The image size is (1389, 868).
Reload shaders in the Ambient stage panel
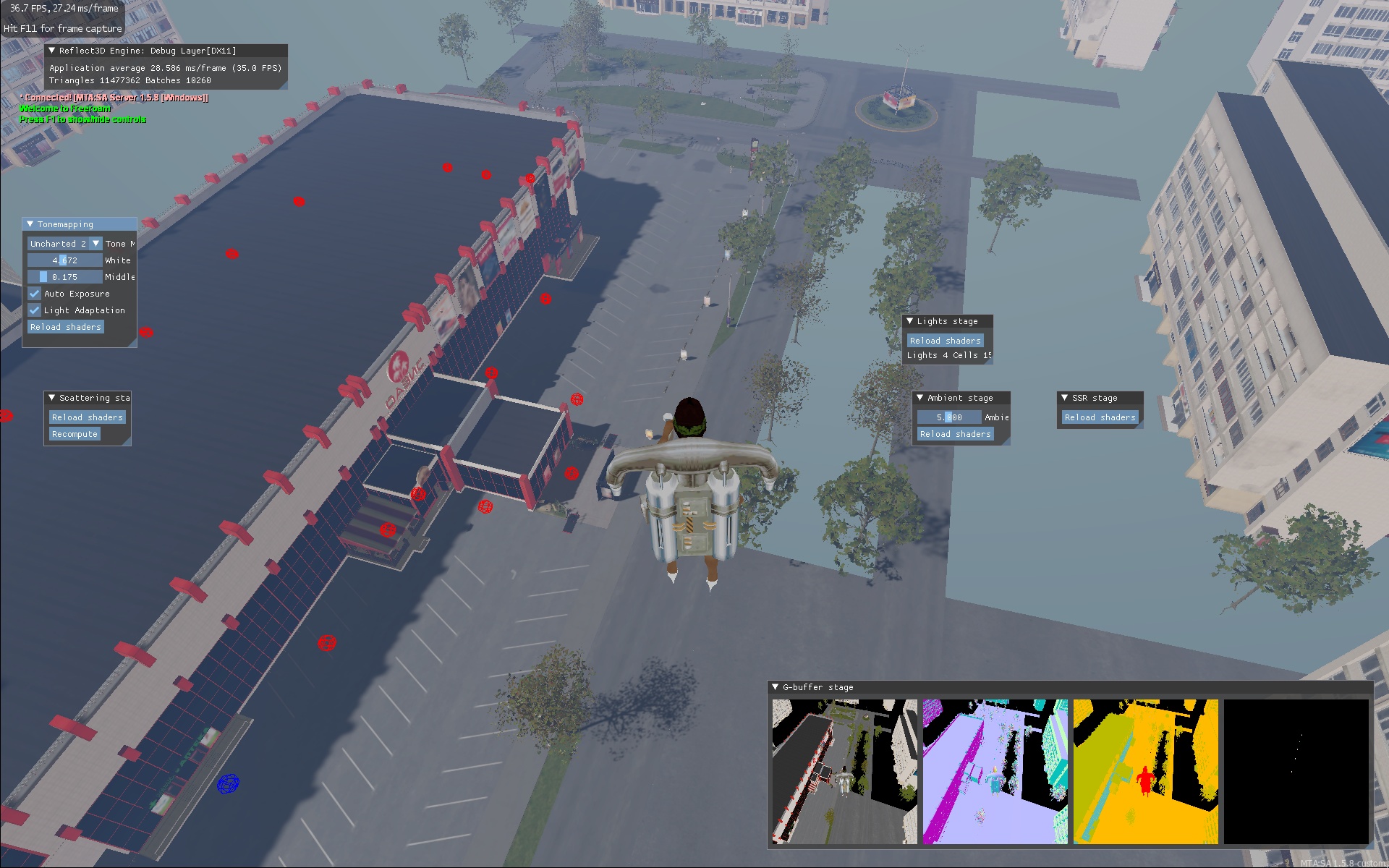(956, 434)
